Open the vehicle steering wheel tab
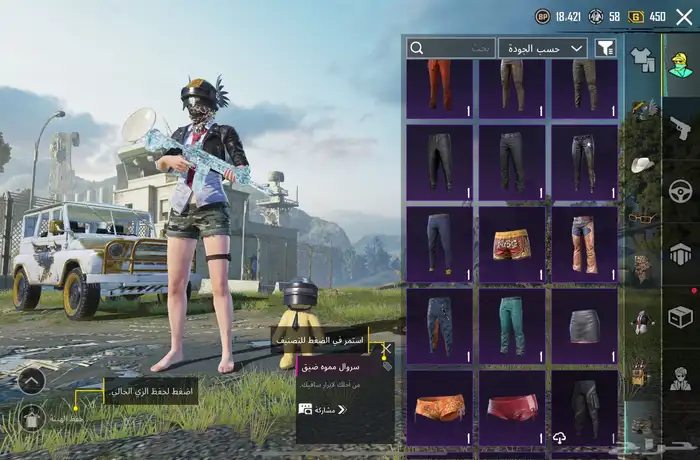This screenshot has width=700, height=460. (x=680, y=190)
